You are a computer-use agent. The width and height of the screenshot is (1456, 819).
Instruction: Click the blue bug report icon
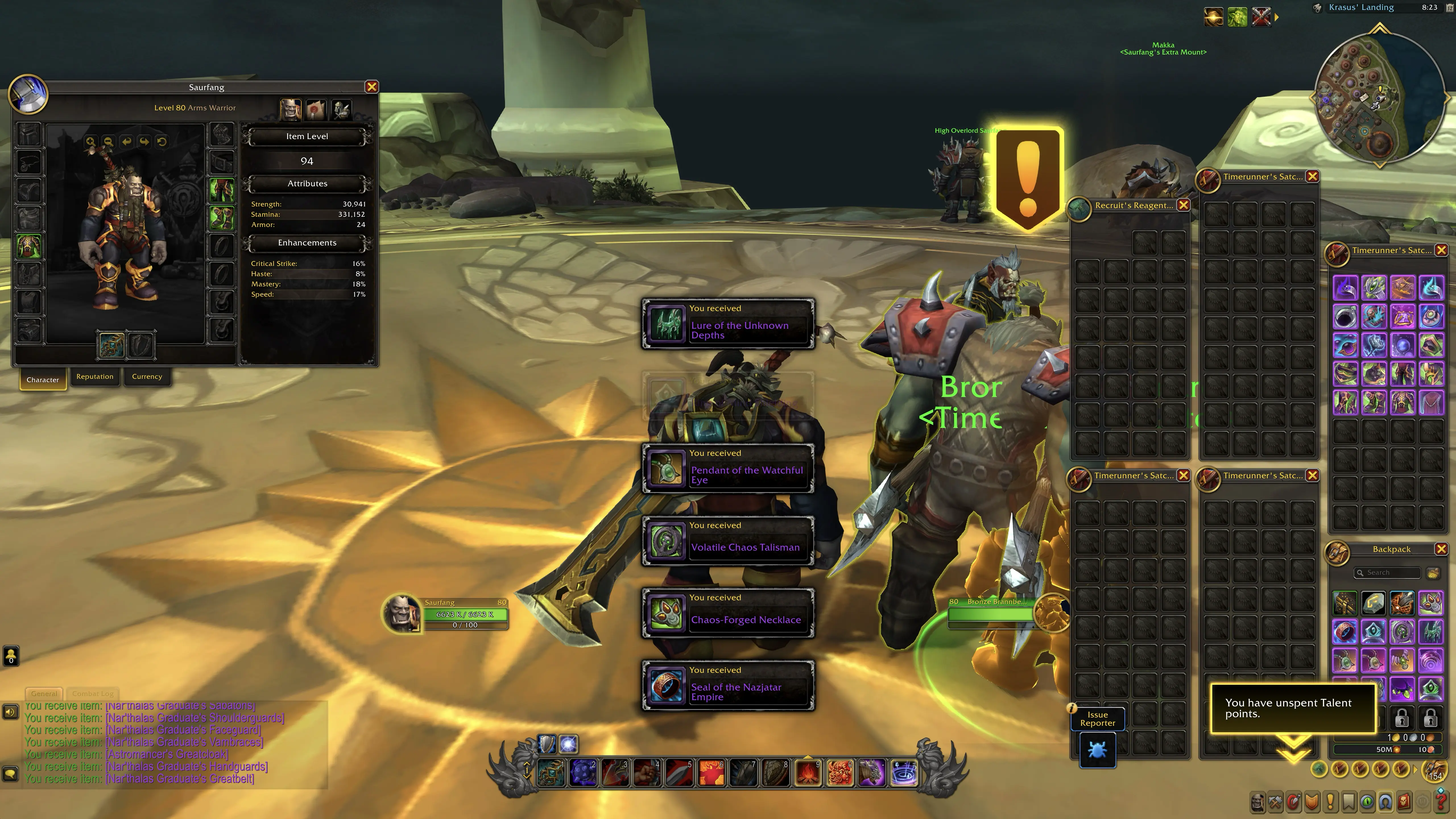1097,751
